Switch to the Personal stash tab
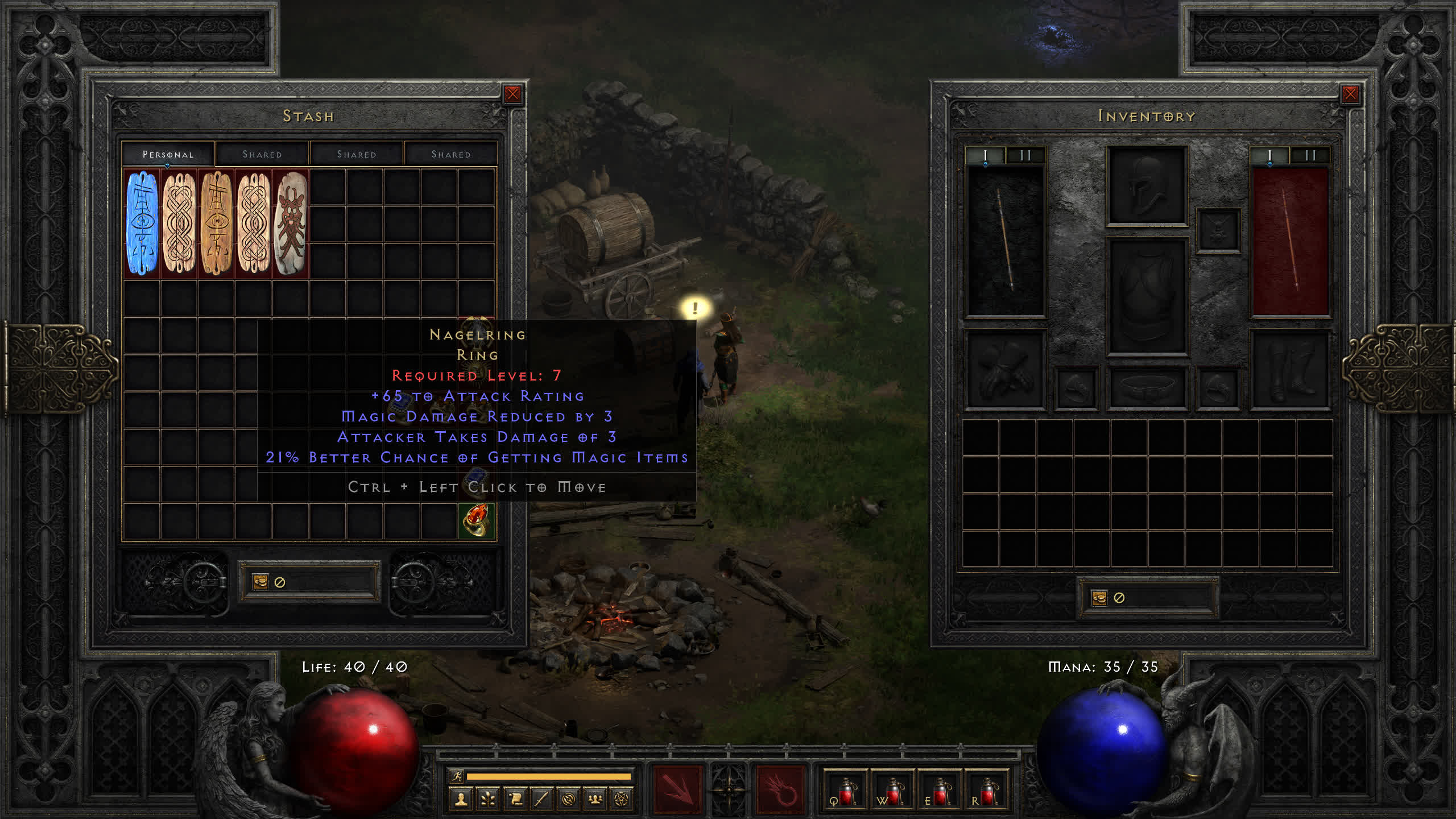Image resolution: width=1456 pixels, height=819 pixels. (x=168, y=154)
